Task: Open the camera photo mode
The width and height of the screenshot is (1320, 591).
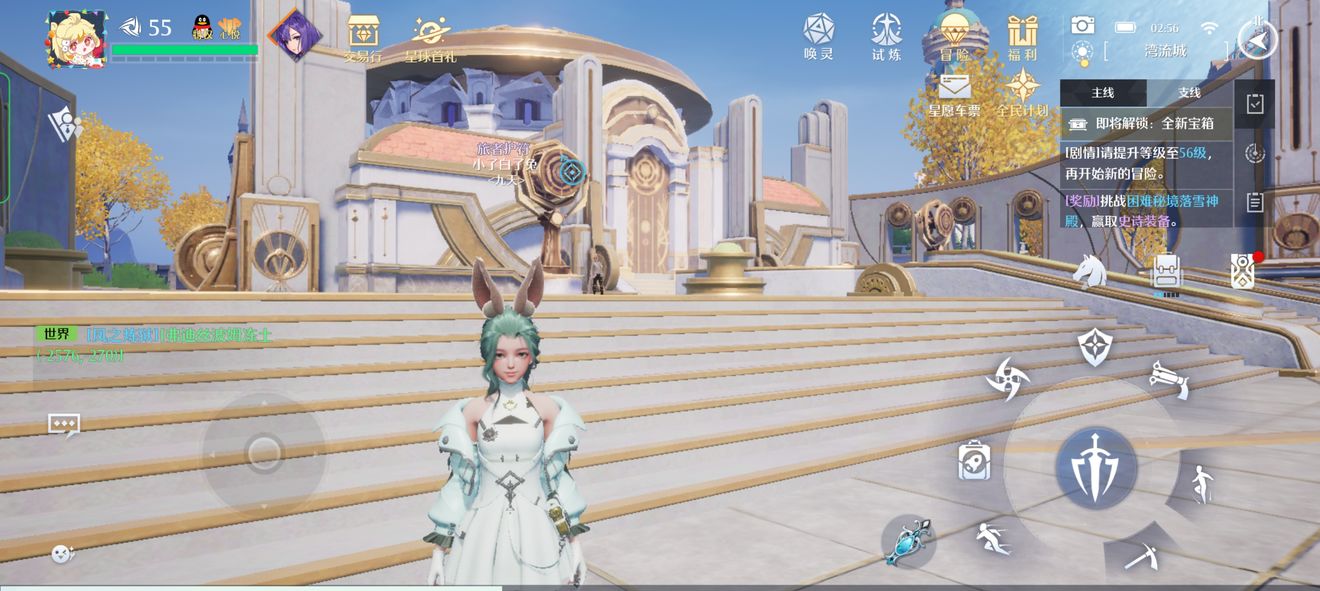Action: (x=1082, y=26)
